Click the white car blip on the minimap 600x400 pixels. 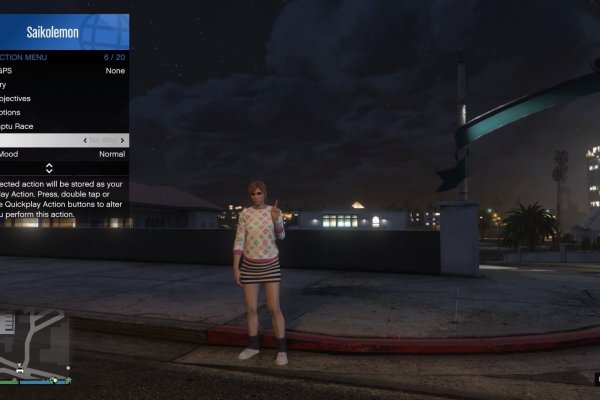pyautogui.click(x=19, y=371)
